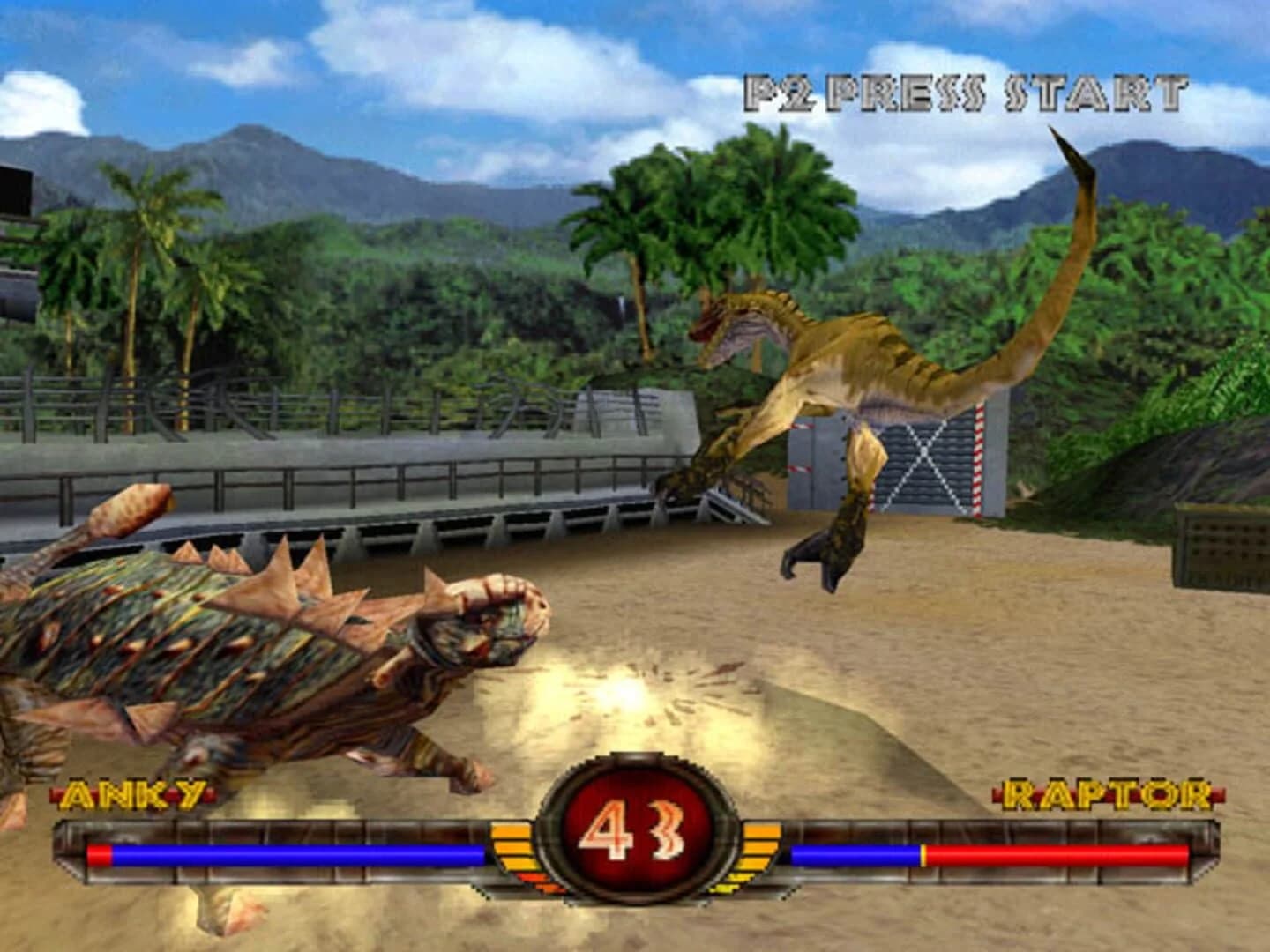Expand the right end cap of Raptor's bar
The height and width of the screenshot is (952, 1270).
click(x=1210, y=849)
